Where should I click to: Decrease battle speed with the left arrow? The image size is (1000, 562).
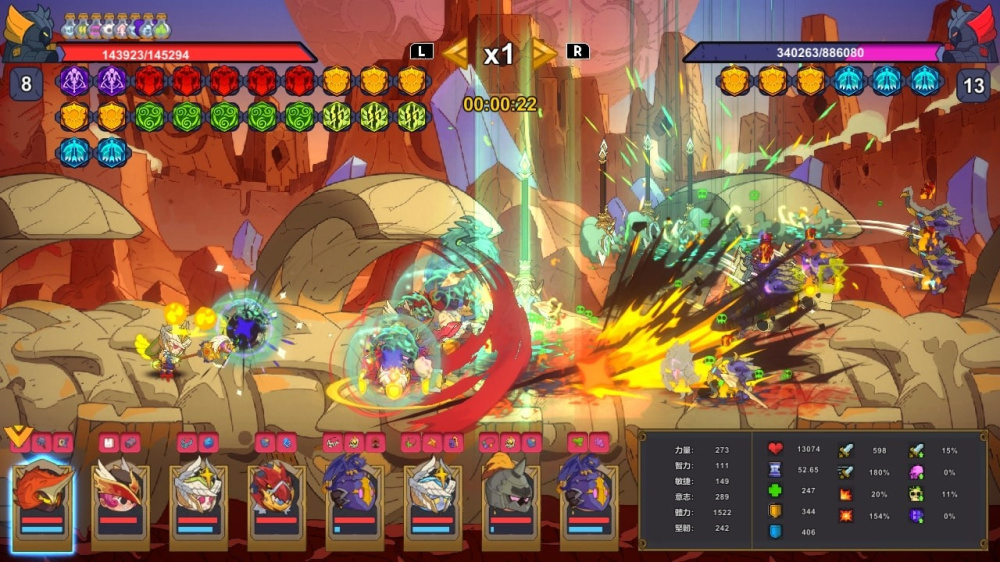(x=457, y=53)
